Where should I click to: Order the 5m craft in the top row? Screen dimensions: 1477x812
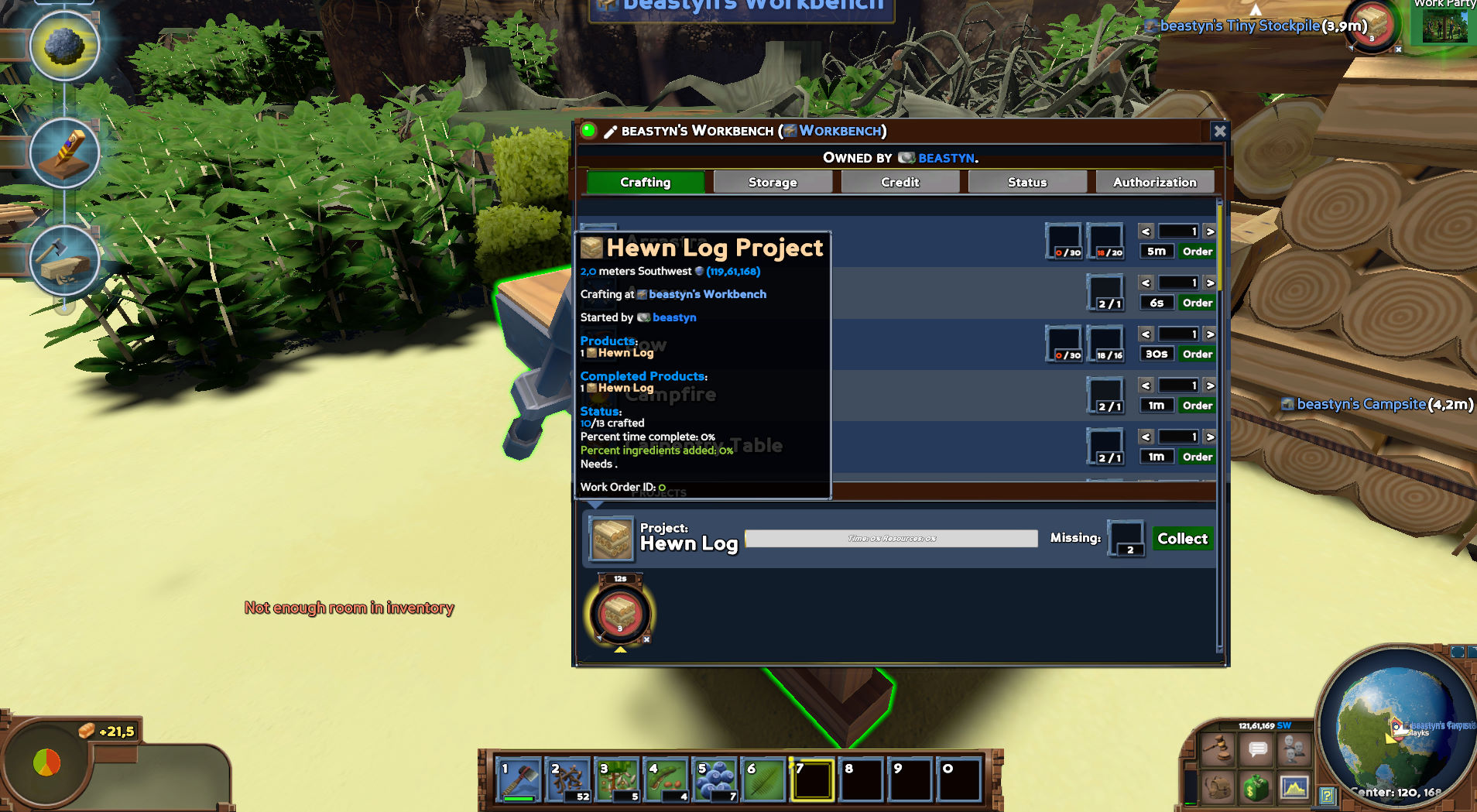1197,251
